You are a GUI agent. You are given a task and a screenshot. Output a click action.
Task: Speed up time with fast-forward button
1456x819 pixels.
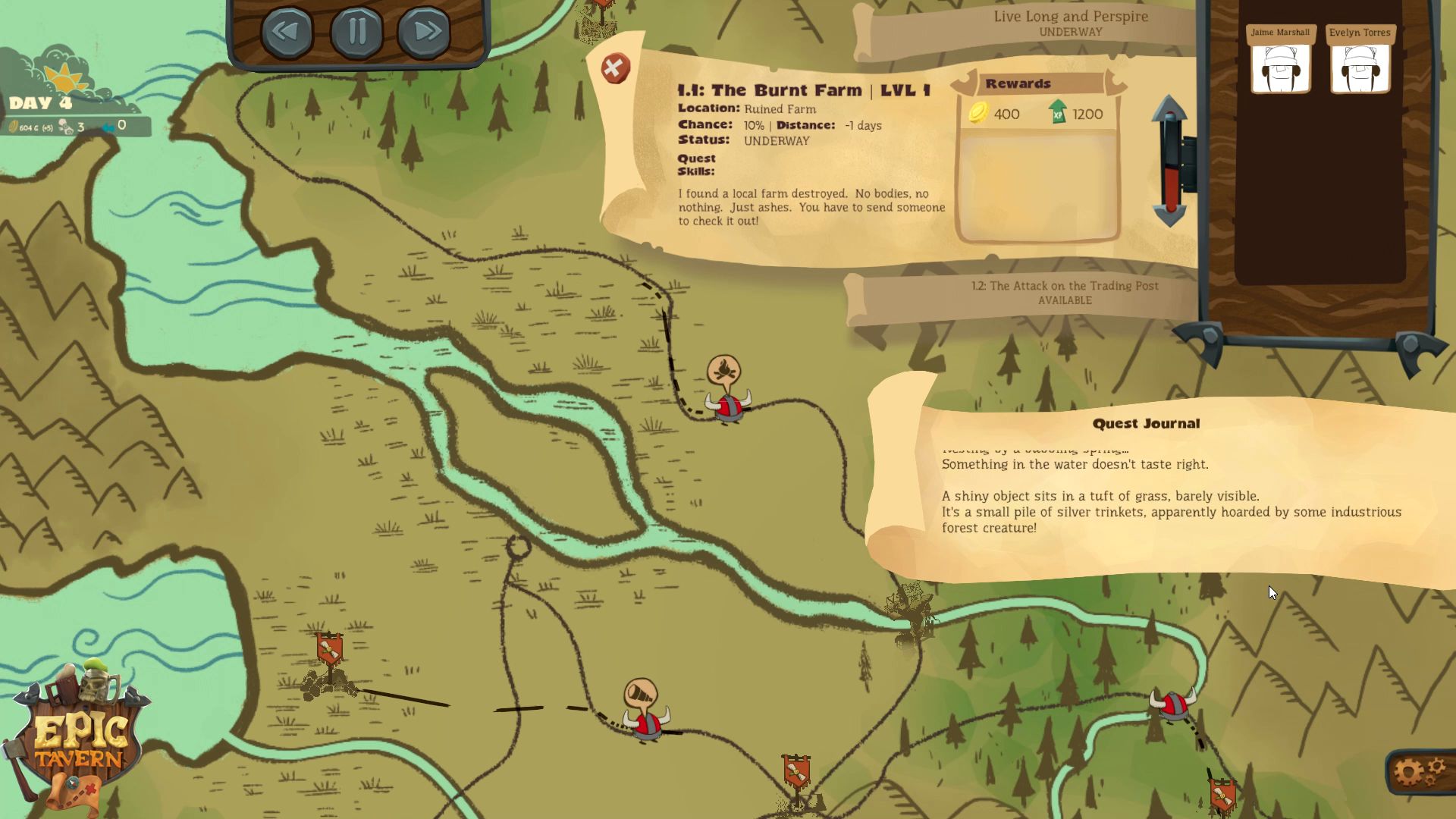point(424,32)
